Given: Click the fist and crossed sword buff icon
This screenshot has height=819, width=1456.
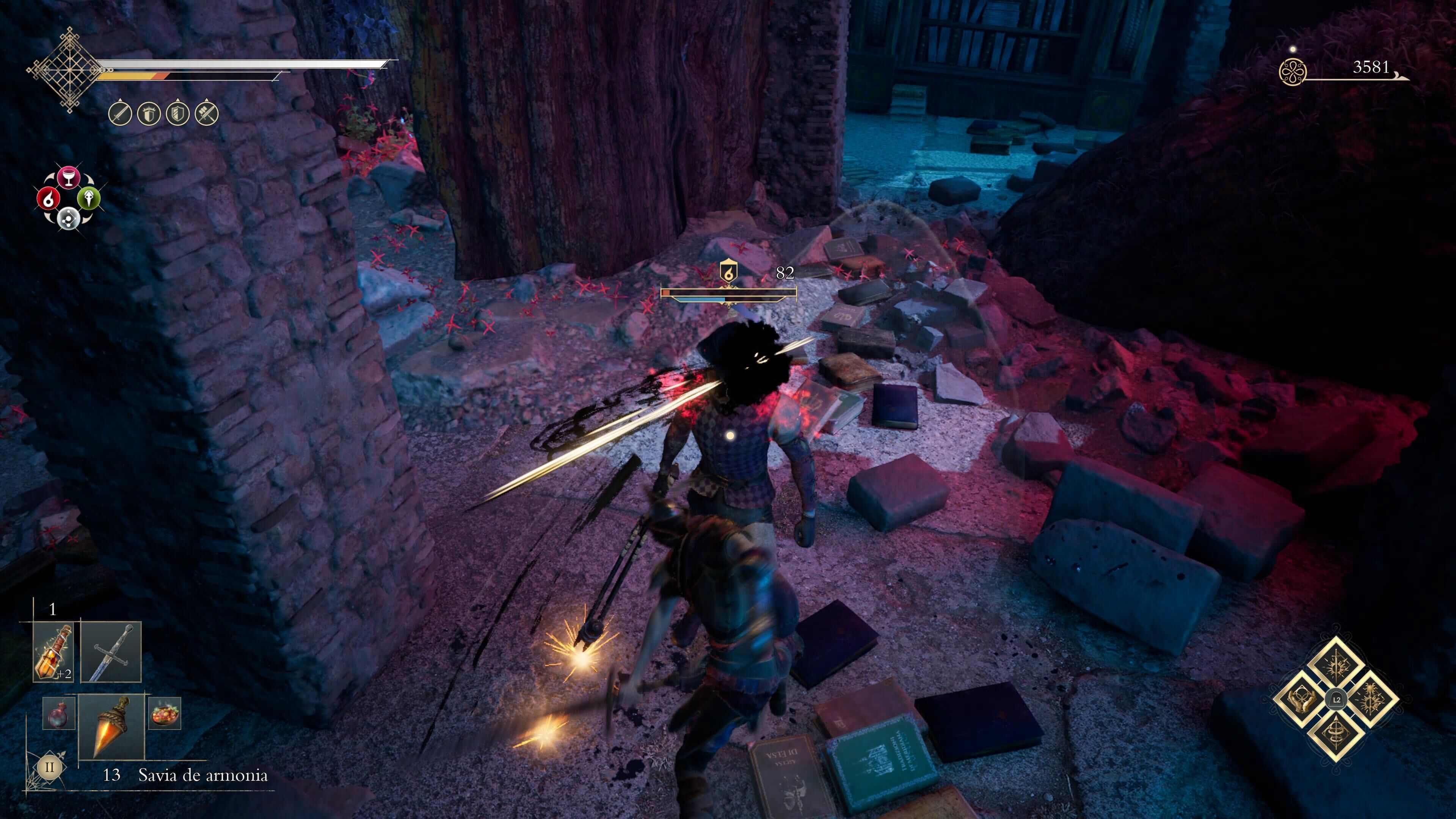Looking at the screenshot, I should click(206, 114).
